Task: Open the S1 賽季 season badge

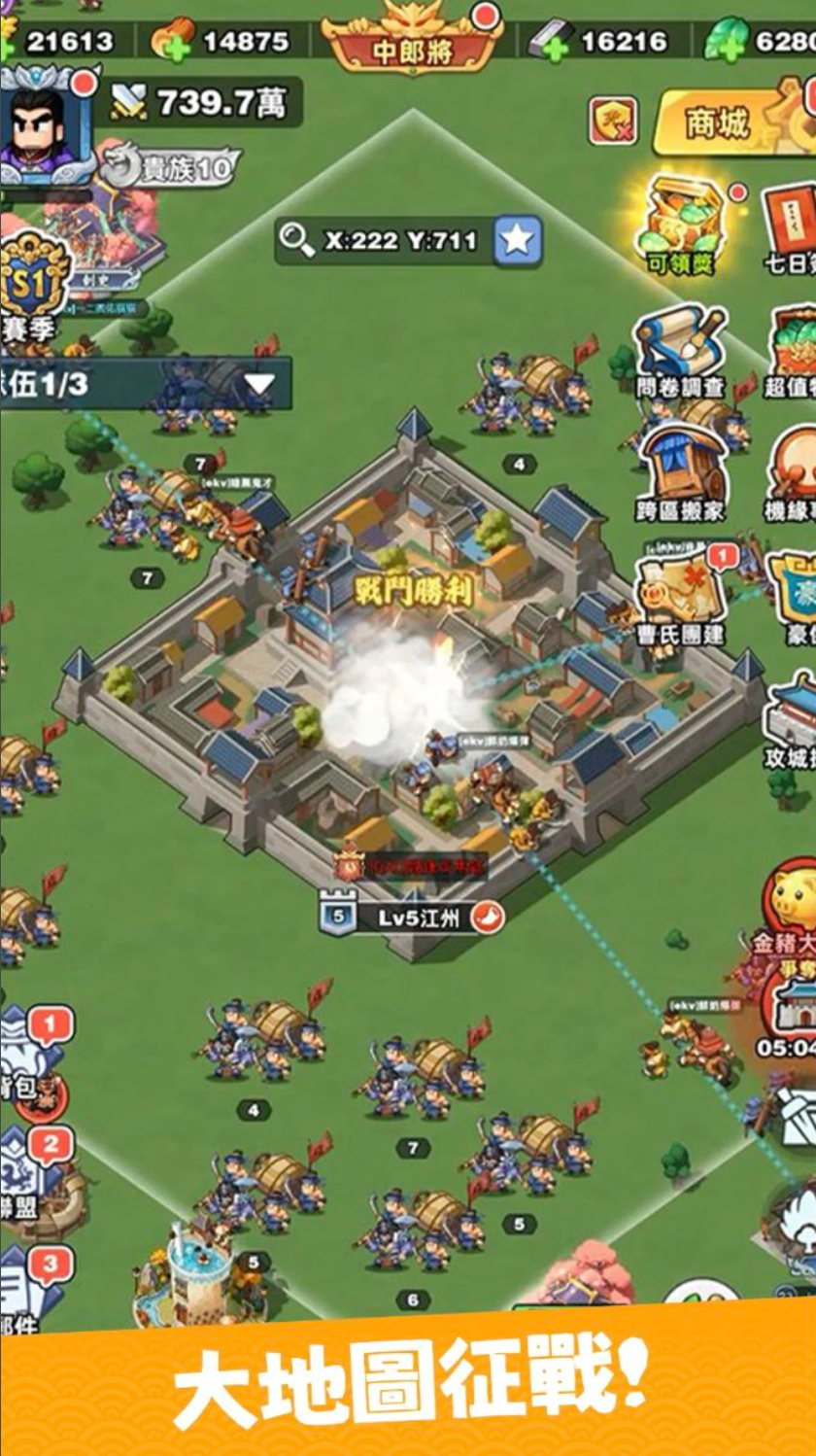Action: [x=34, y=284]
